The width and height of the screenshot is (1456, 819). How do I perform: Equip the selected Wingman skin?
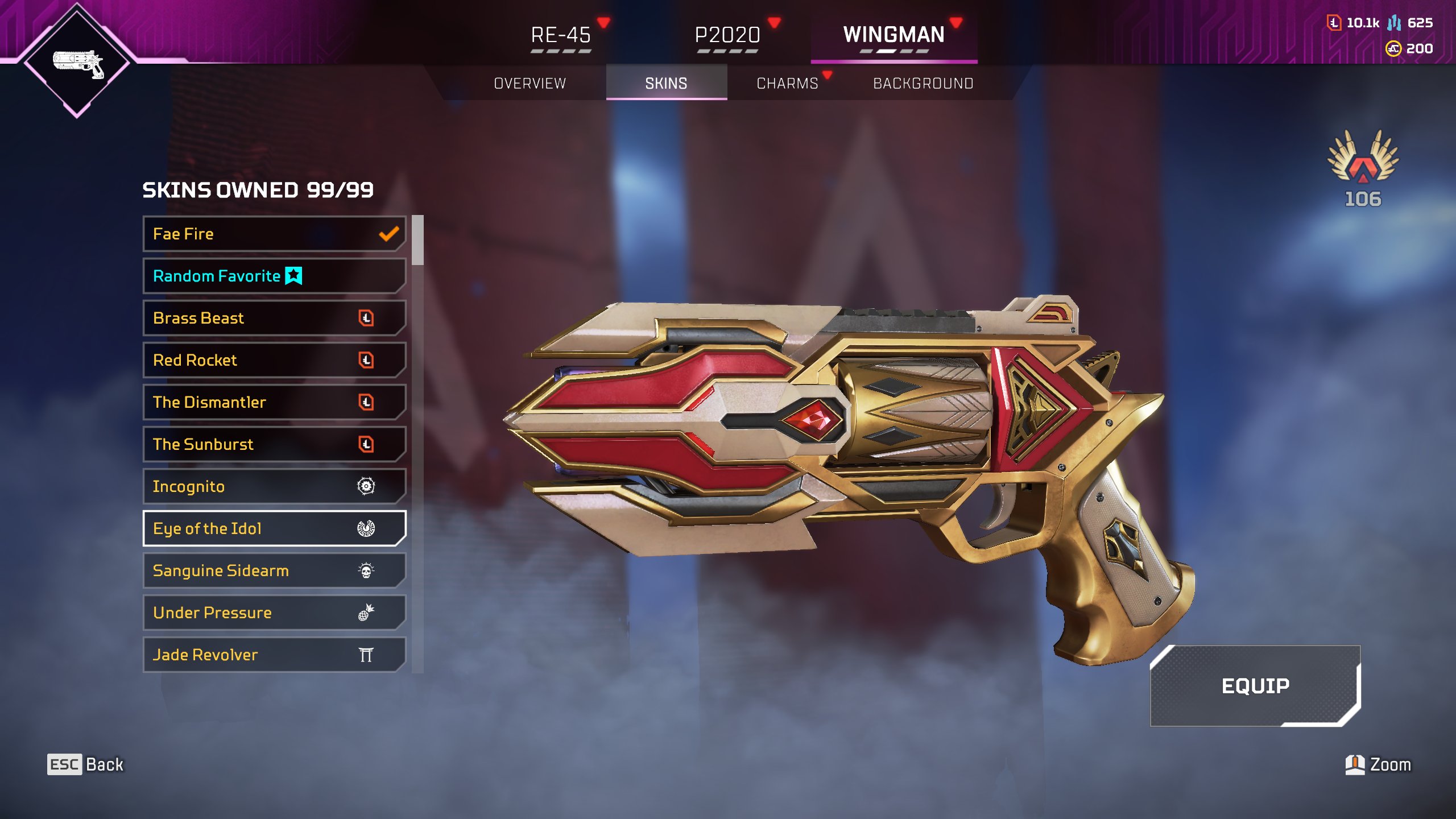tap(1255, 686)
